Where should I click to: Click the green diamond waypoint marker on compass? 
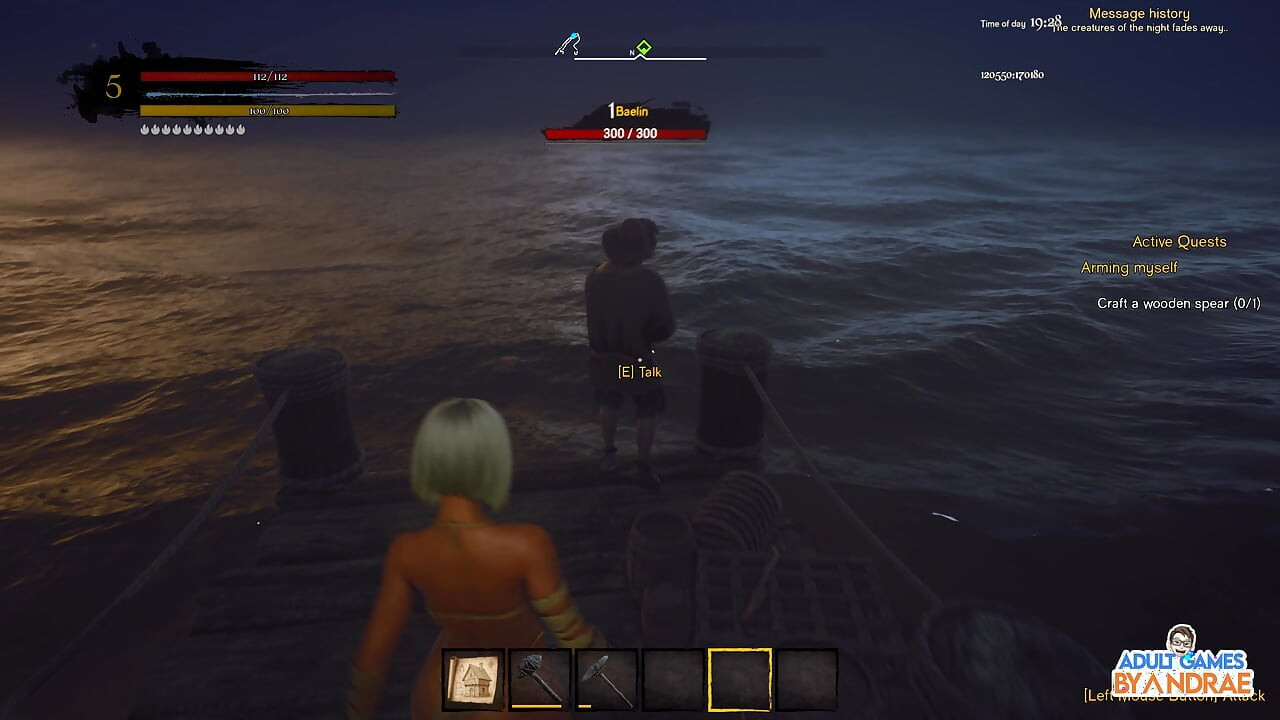[x=645, y=44]
